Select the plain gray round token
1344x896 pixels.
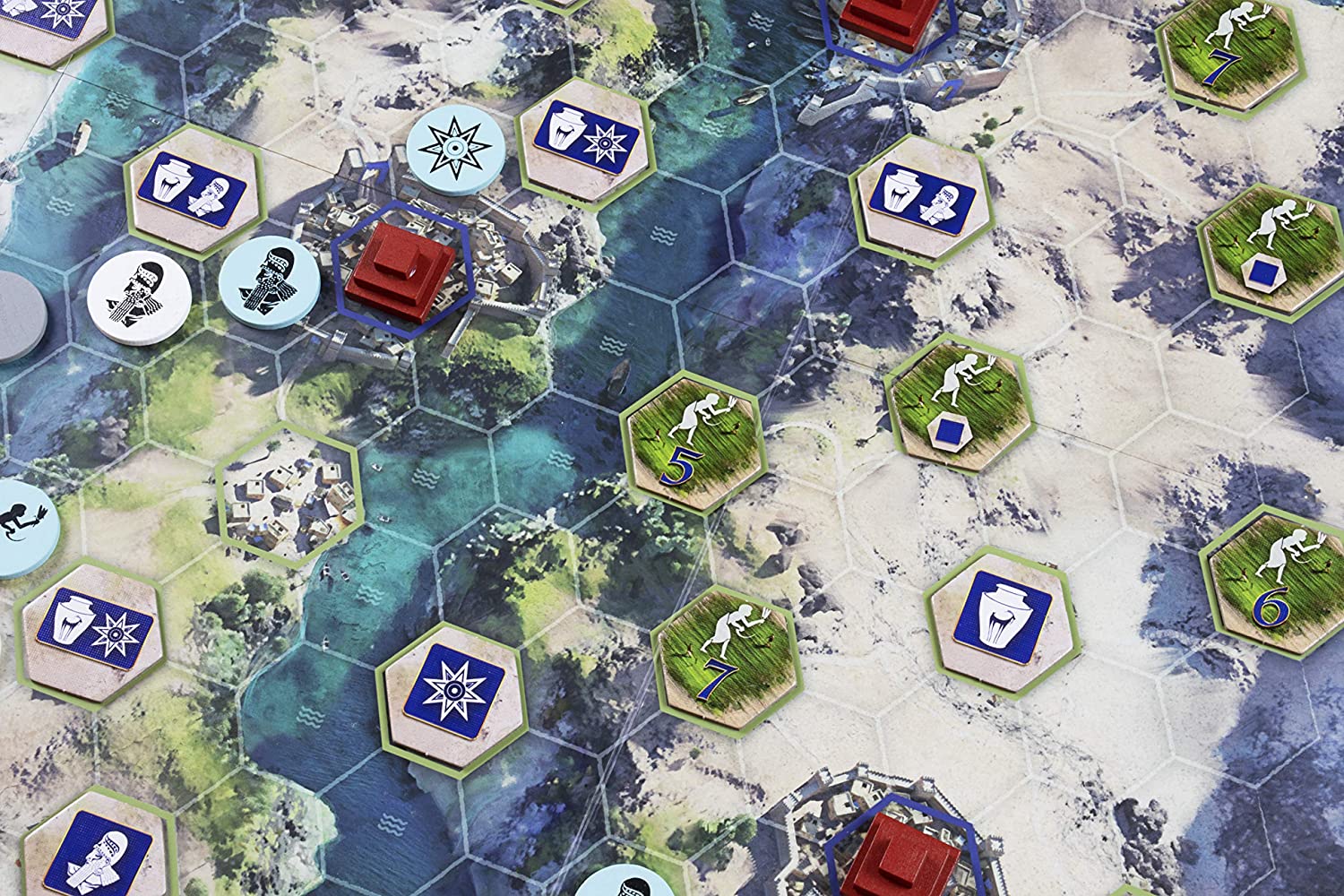tap(18, 315)
